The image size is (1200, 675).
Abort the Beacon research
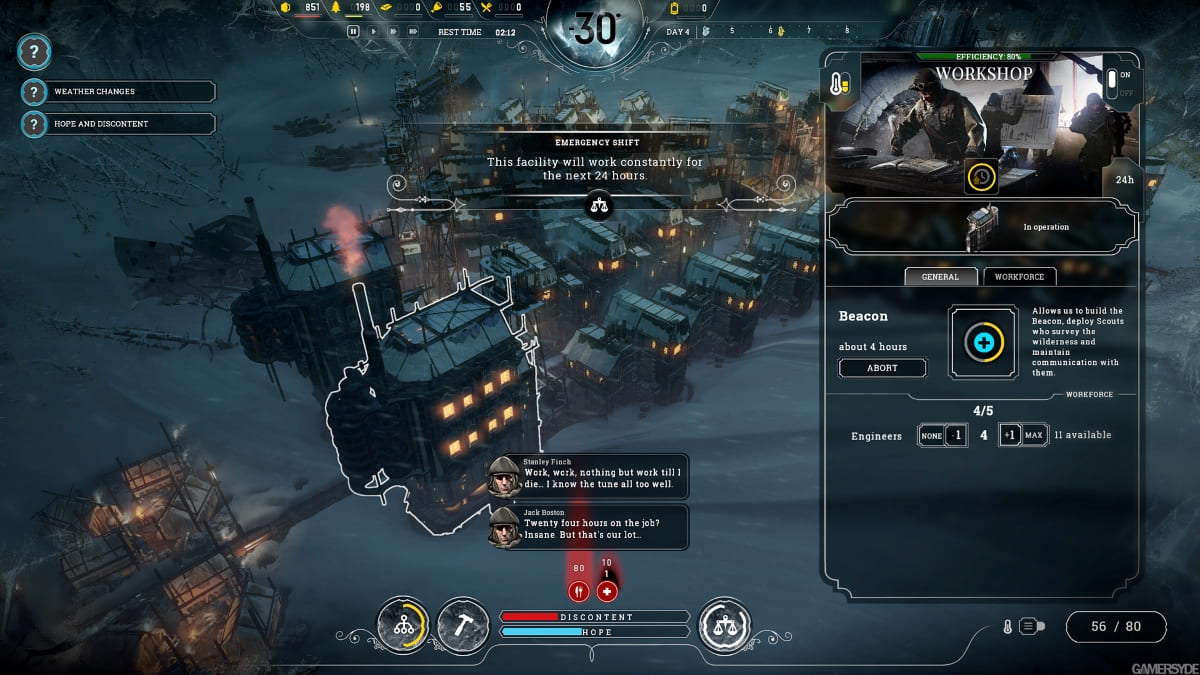[882, 368]
